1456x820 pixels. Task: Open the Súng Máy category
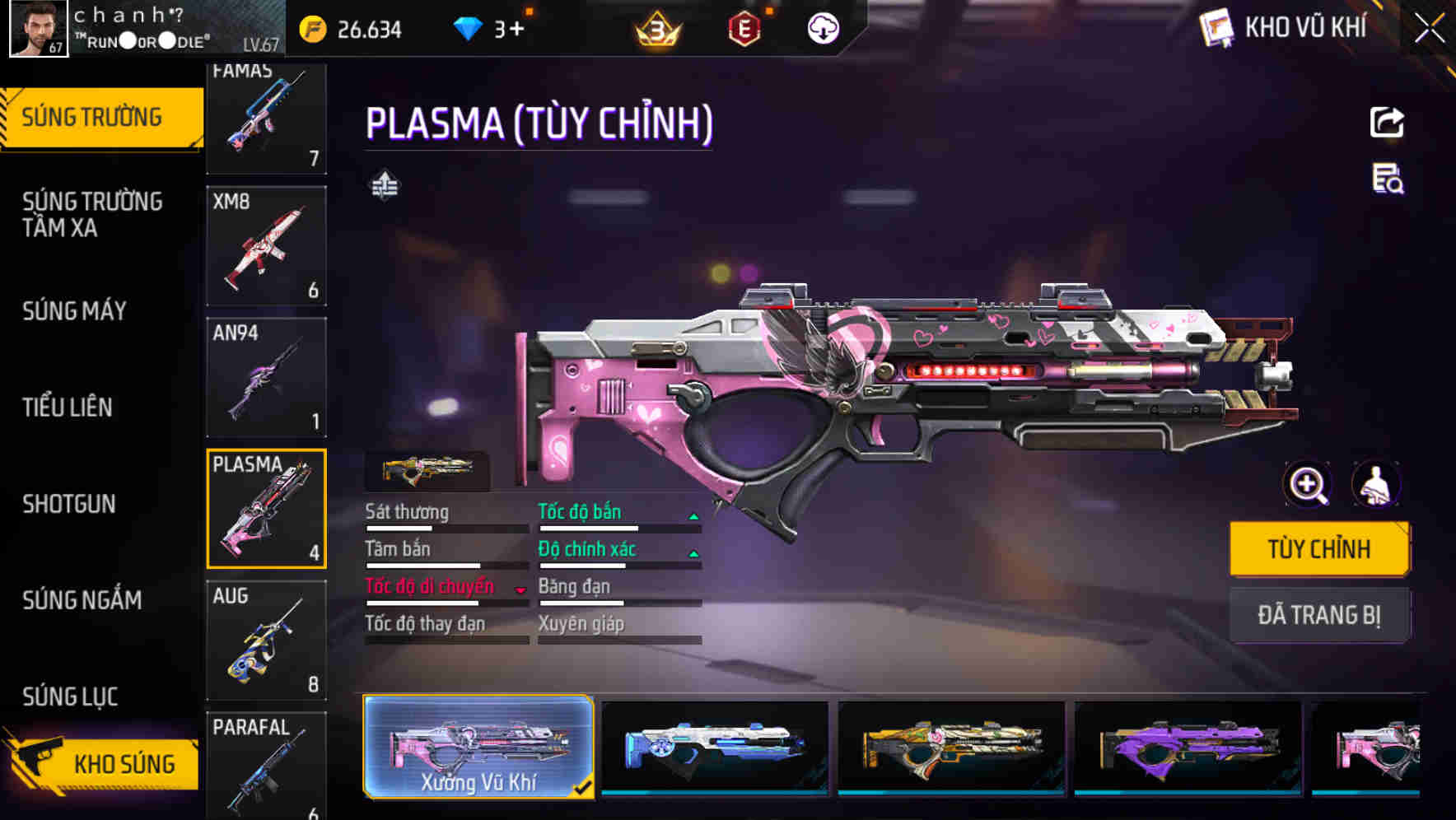pyautogui.click(x=74, y=310)
